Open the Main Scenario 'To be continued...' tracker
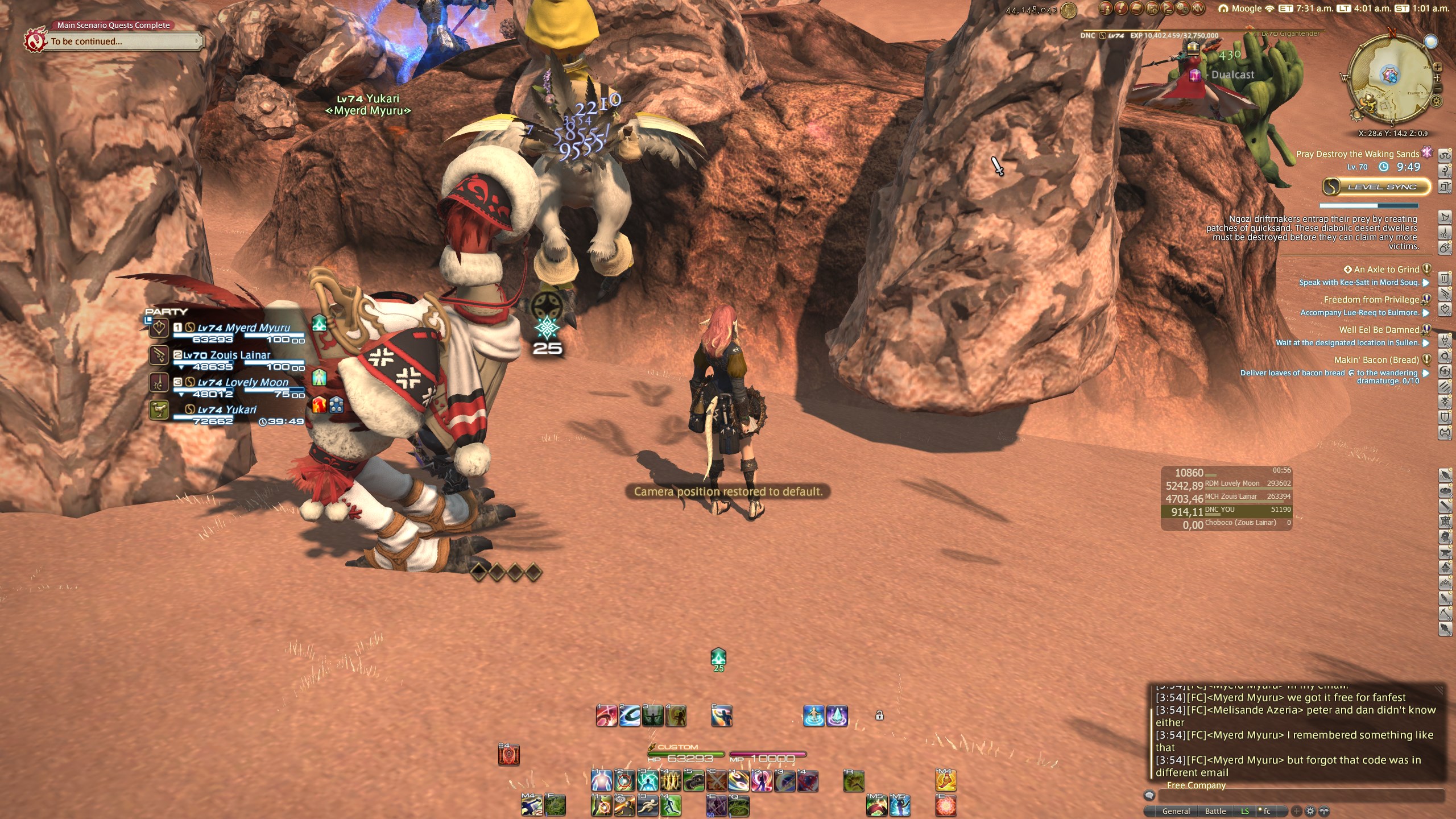Viewport: 1456px width, 819px height. click(122, 42)
